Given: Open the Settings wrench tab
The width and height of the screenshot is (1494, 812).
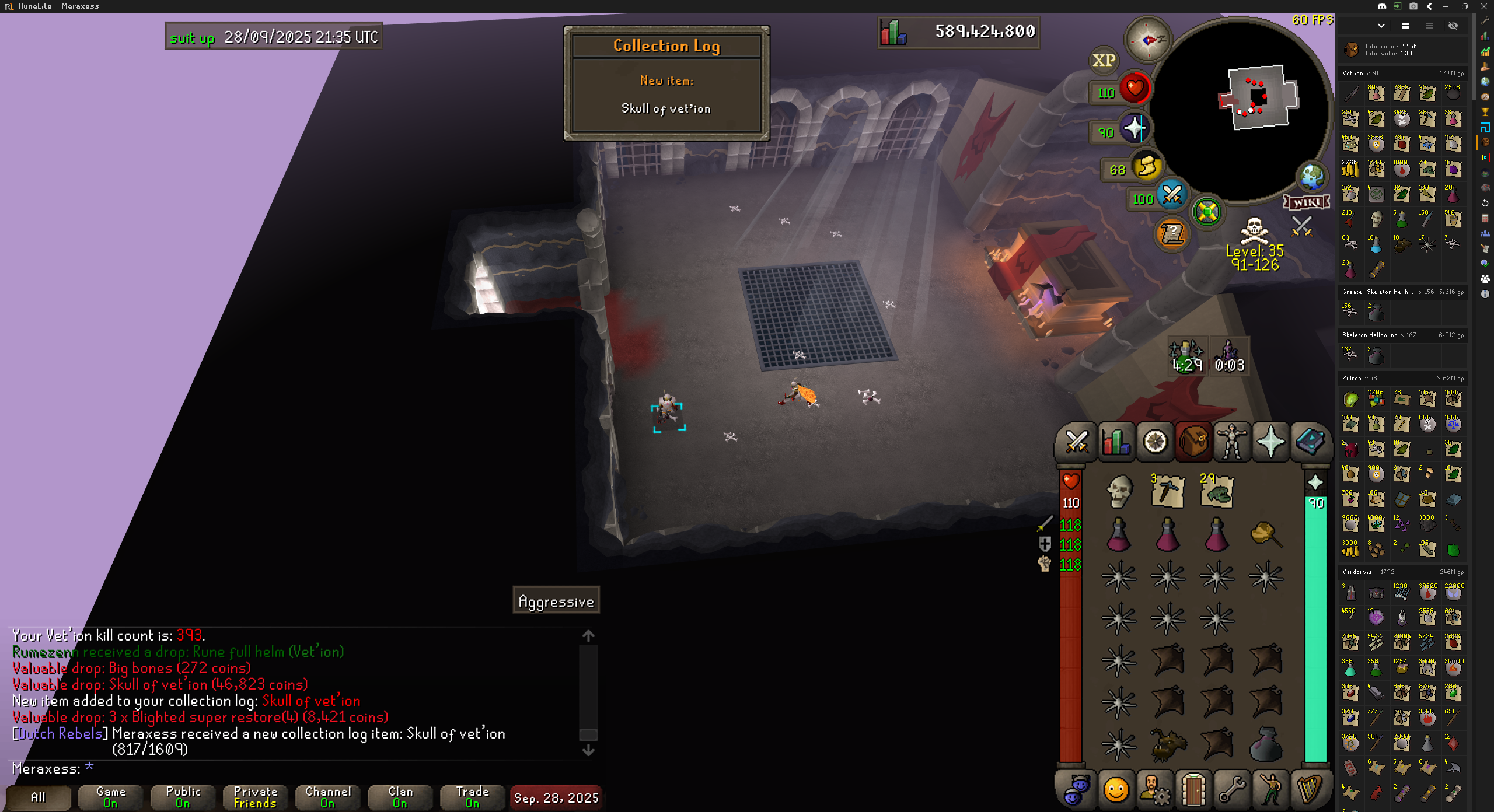Looking at the screenshot, I should pos(1231,790).
